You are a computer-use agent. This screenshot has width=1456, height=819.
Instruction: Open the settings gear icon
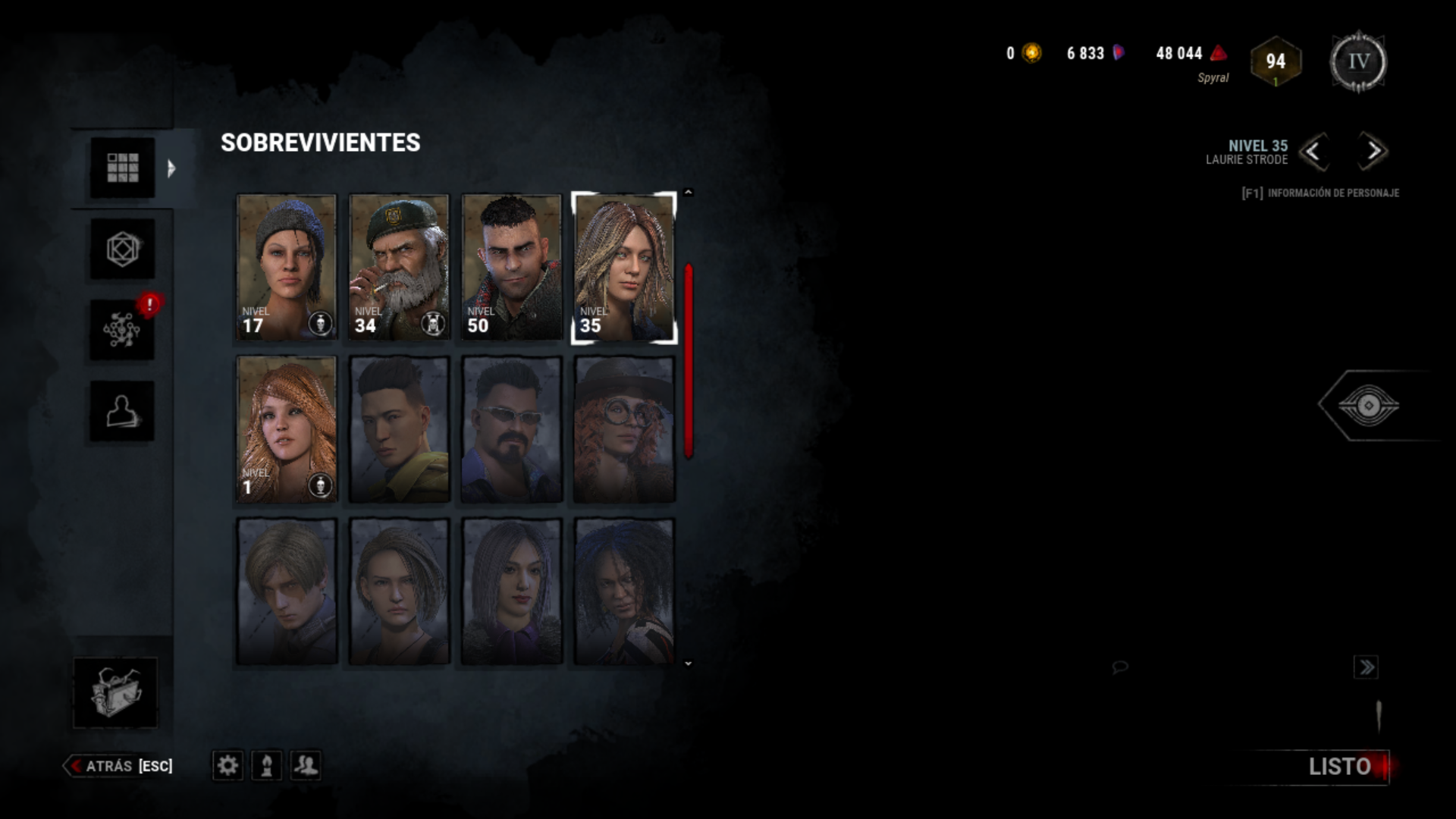[x=228, y=766]
